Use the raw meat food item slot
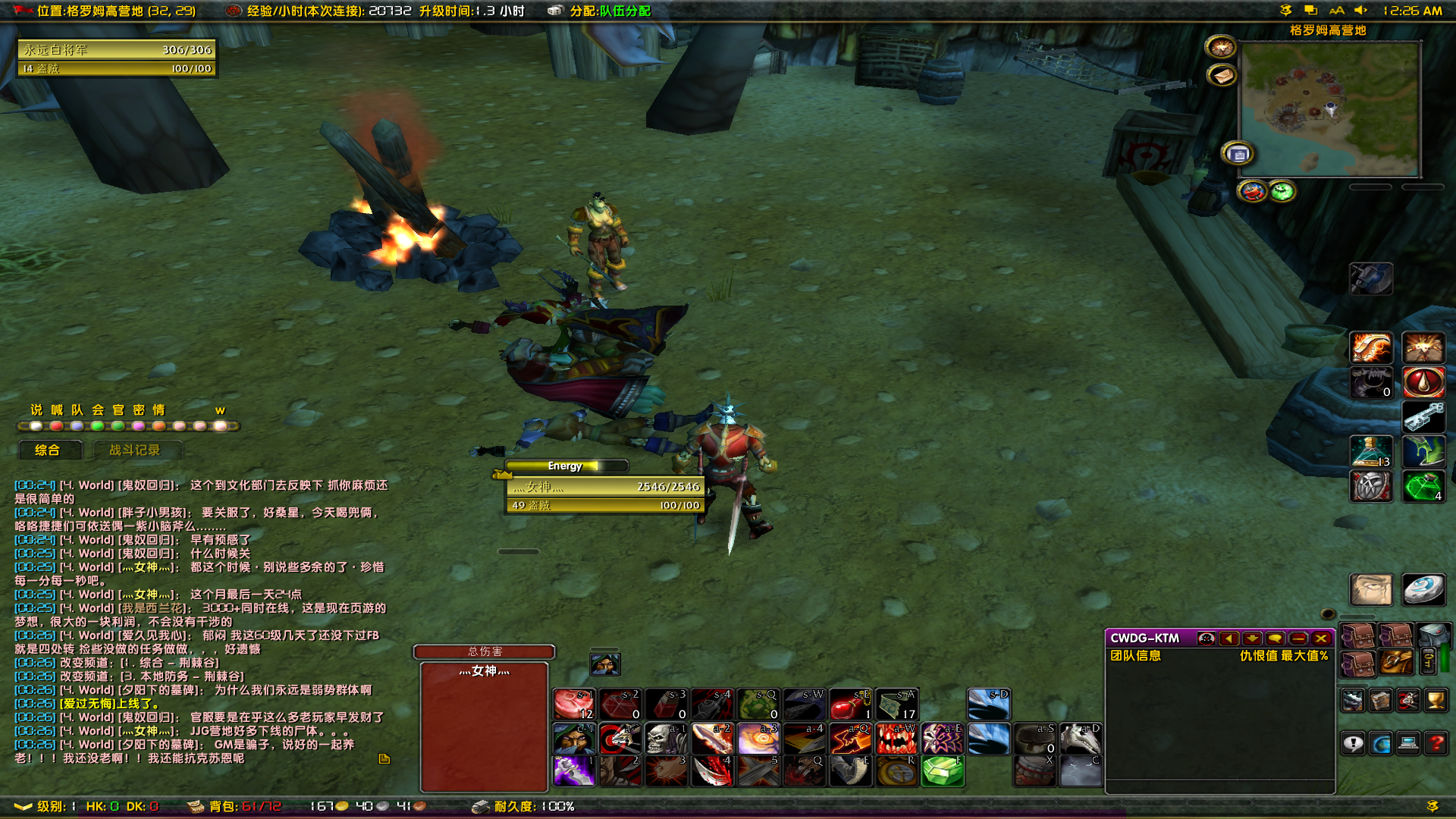The height and width of the screenshot is (819, 1456). [574, 704]
